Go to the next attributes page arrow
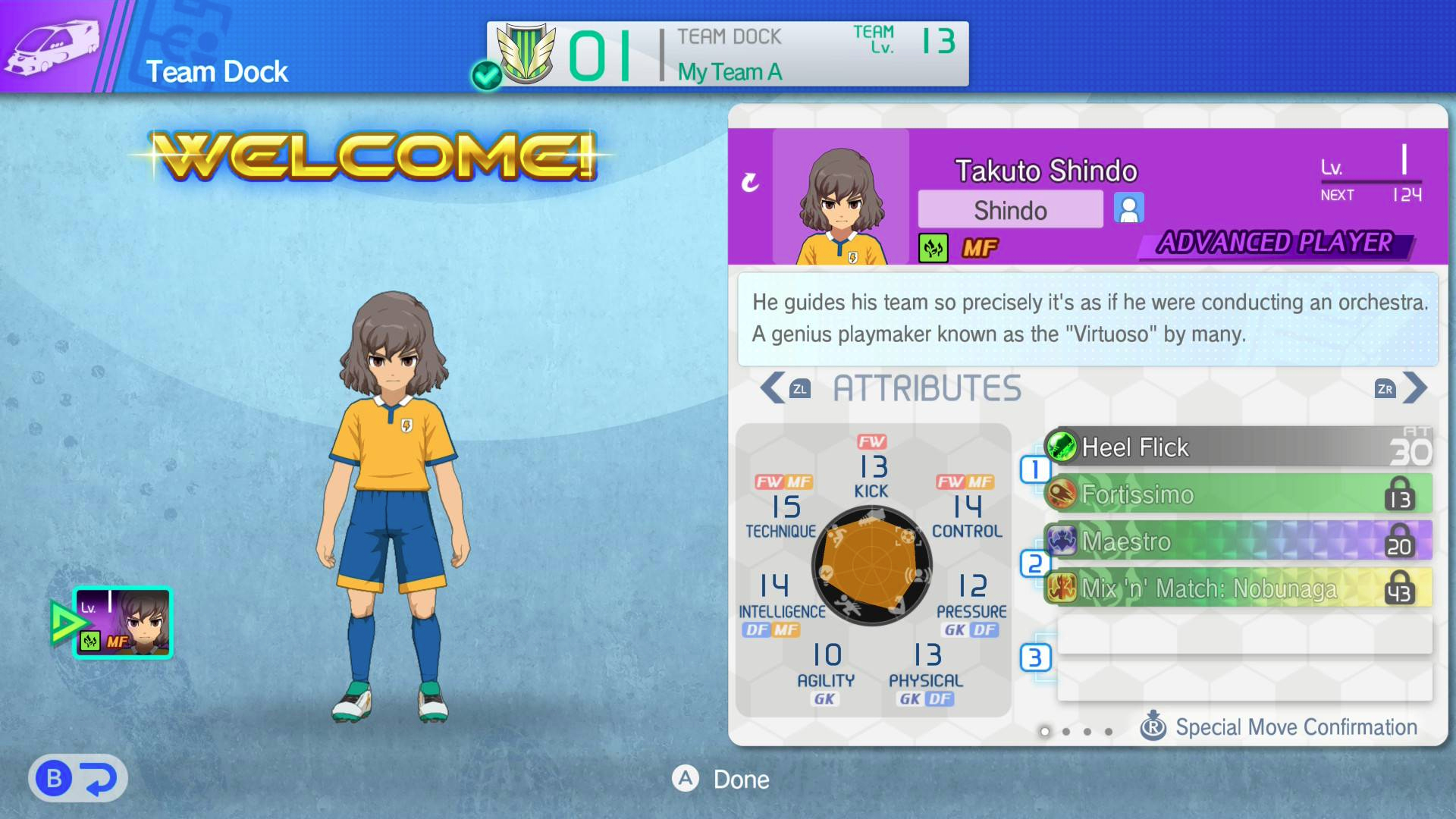This screenshot has width=1456, height=819. 1414,388
